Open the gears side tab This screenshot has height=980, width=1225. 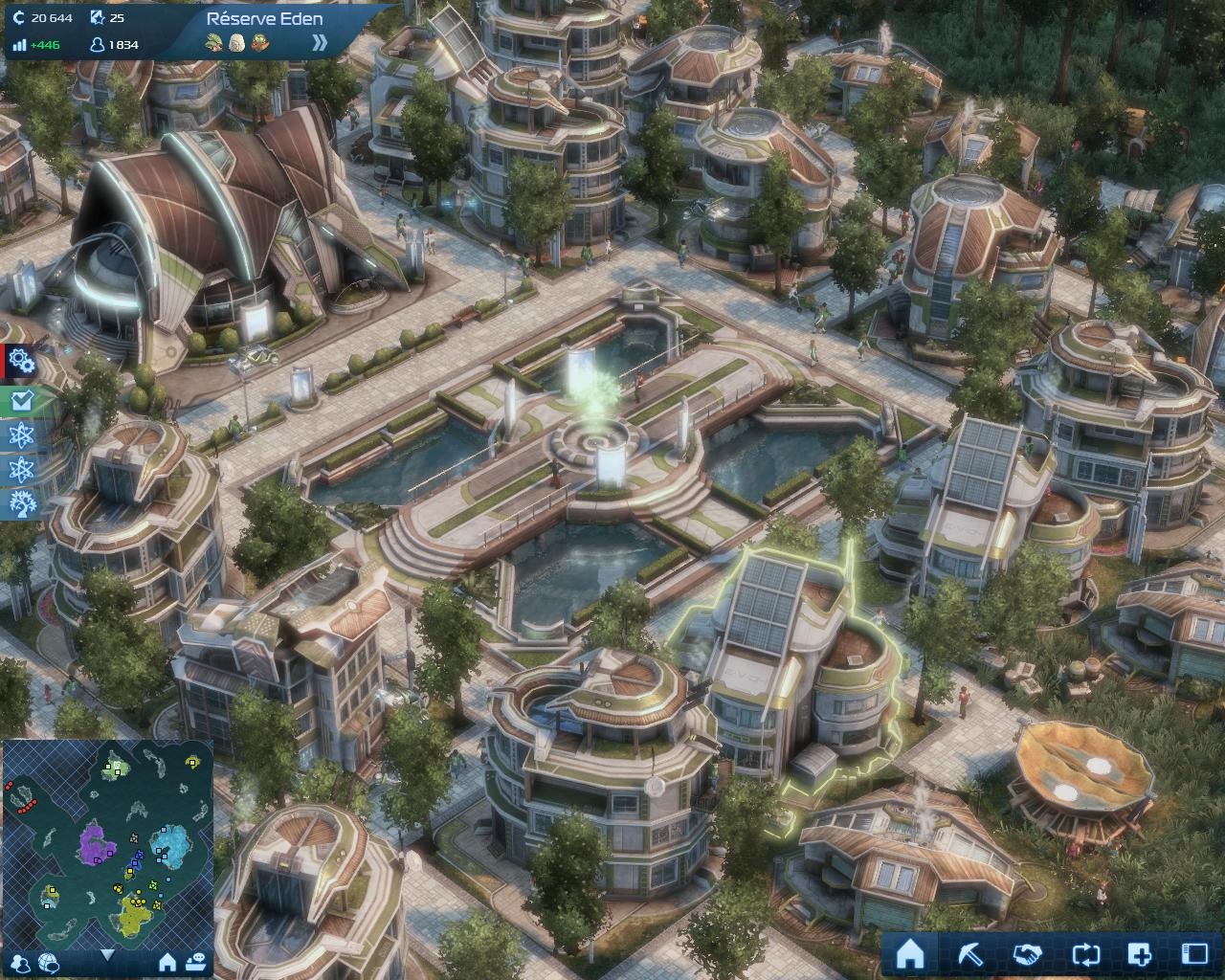(x=20, y=361)
